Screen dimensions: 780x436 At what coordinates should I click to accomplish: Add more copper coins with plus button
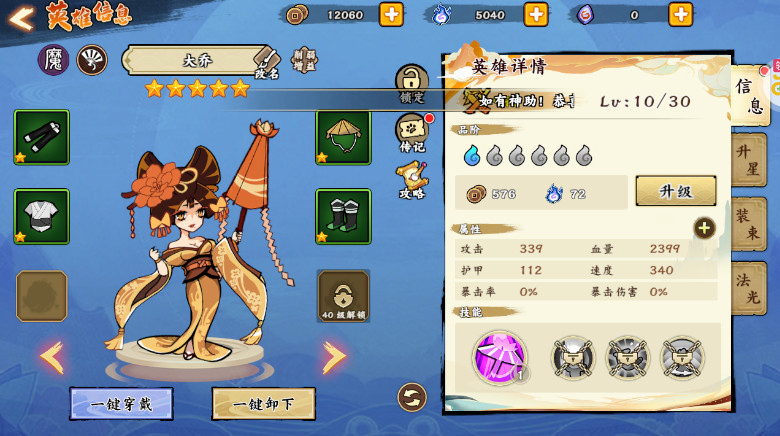[x=391, y=14]
